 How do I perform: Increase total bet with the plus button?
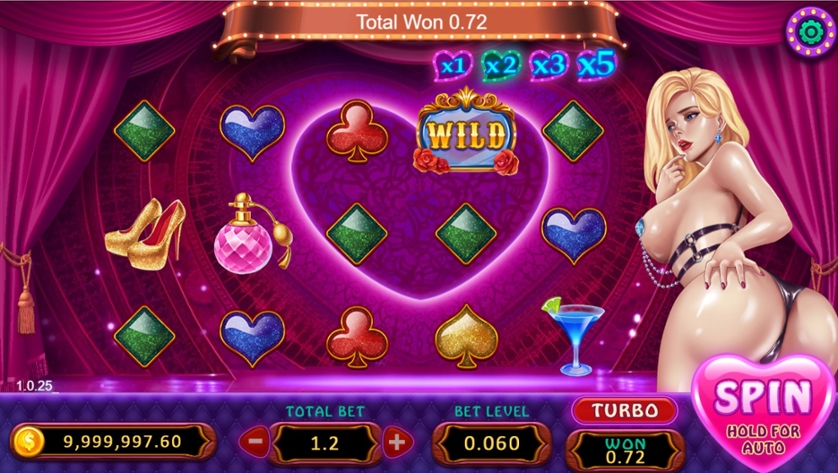[x=397, y=440]
